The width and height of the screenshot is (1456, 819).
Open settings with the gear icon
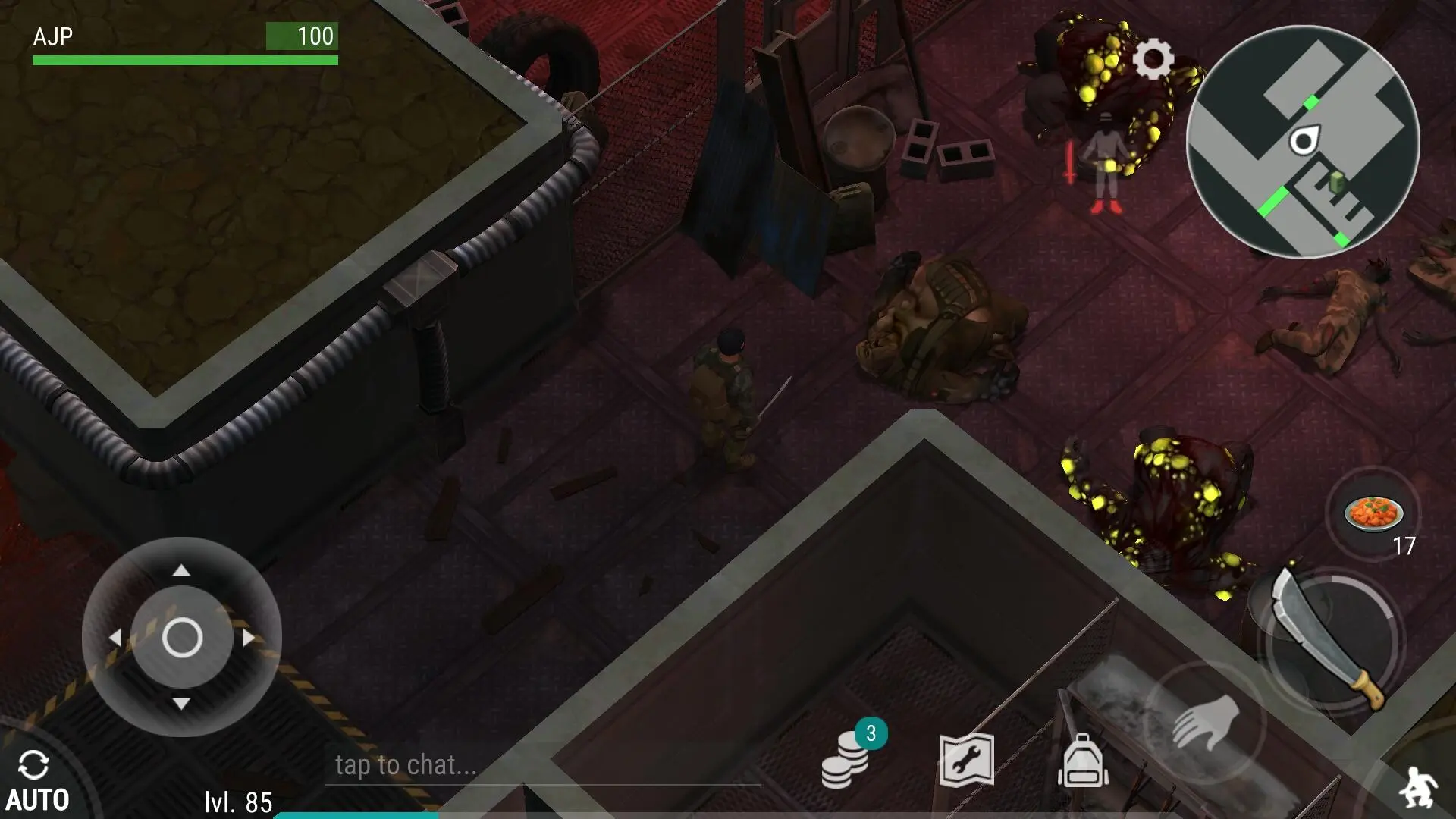tap(1153, 59)
